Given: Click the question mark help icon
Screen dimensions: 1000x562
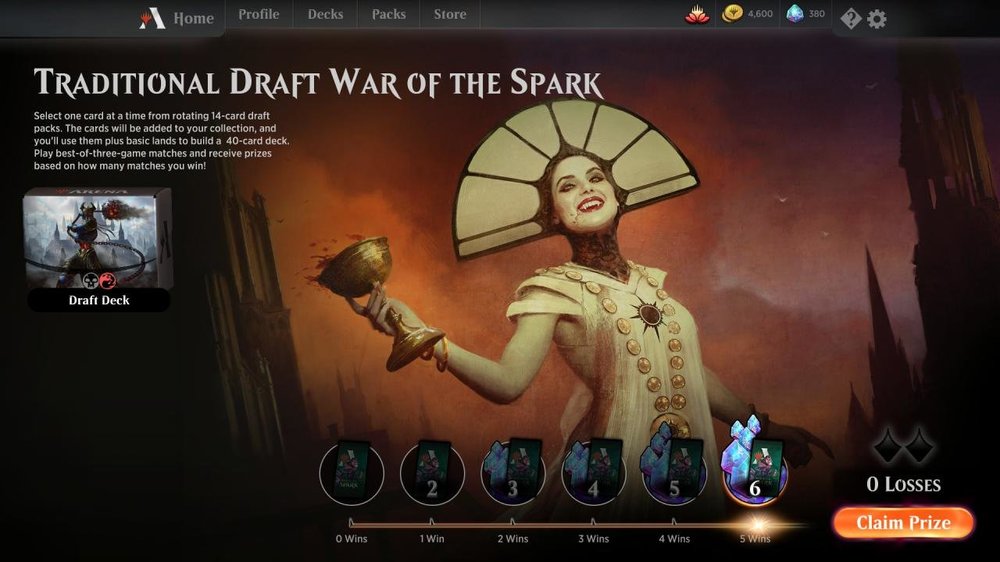Looking at the screenshot, I should click(850, 18).
